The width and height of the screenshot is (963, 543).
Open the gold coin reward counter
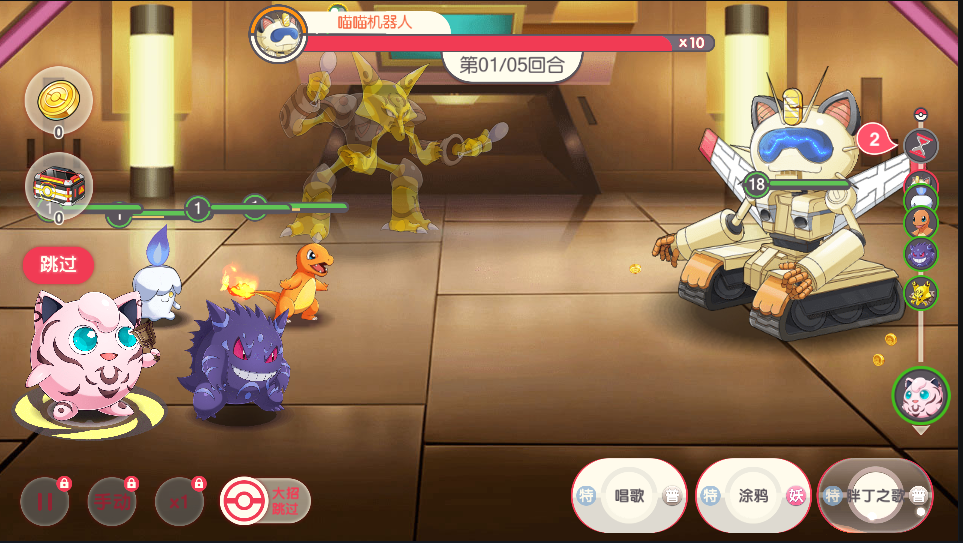pyautogui.click(x=58, y=100)
